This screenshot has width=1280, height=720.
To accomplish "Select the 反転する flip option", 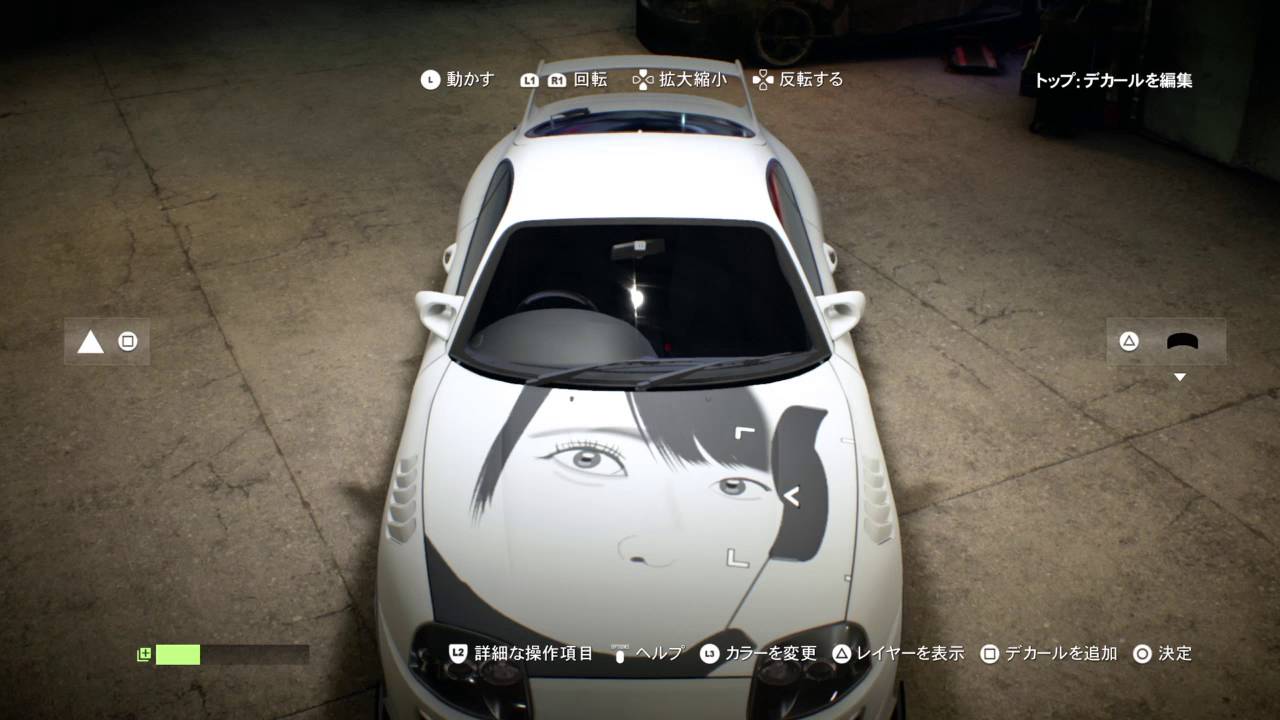I will coord(811,79).
